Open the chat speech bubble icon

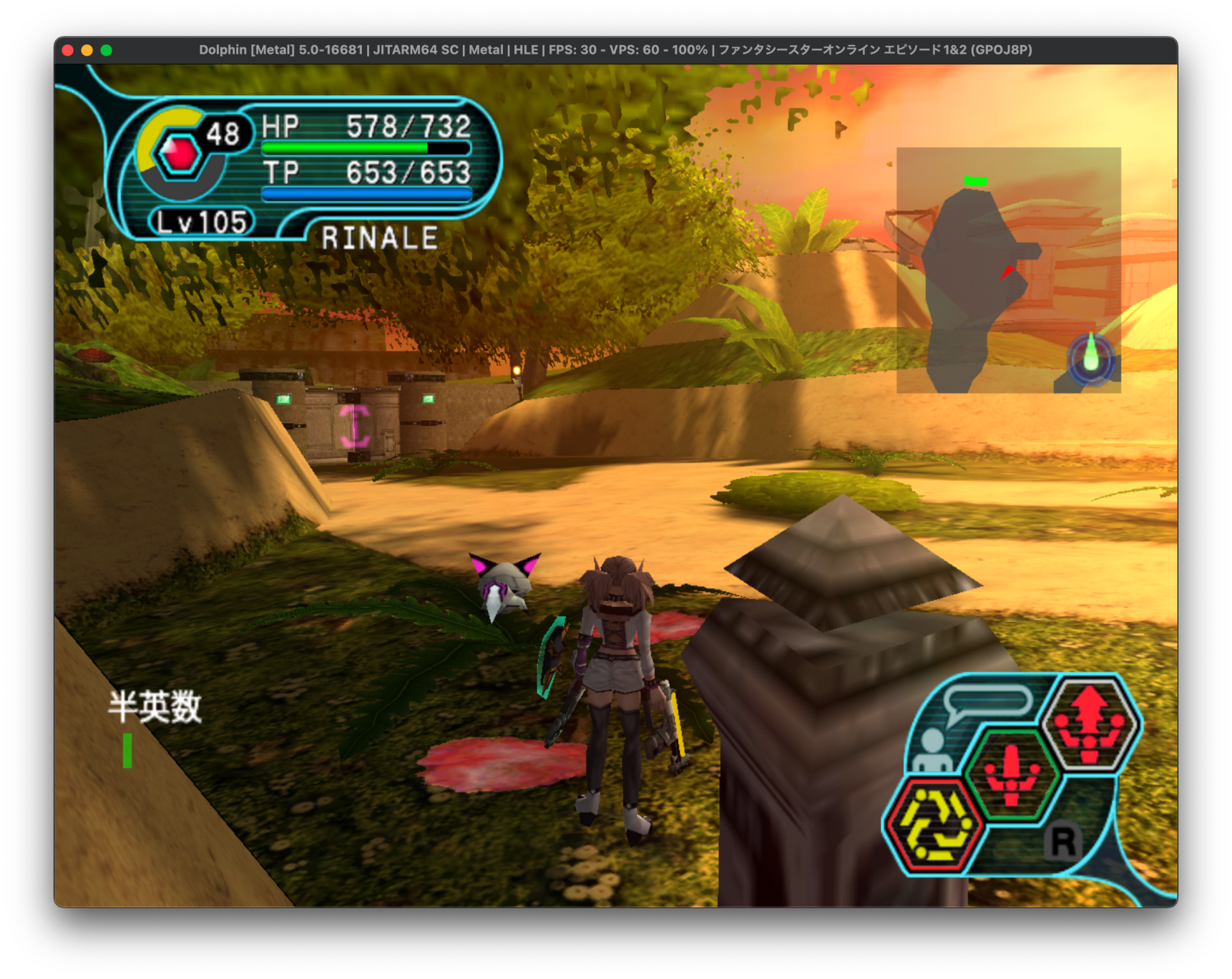click(987, 702)
